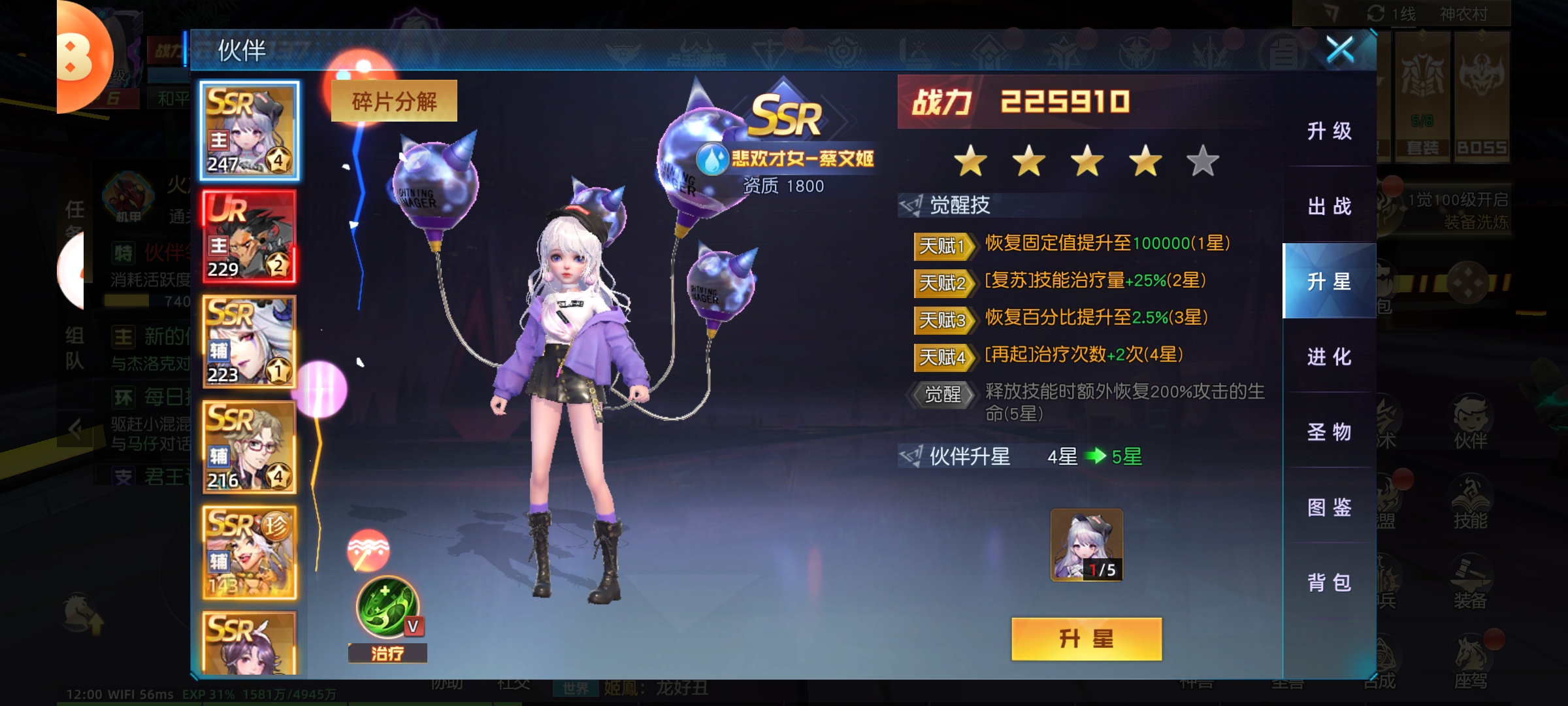Choose the UR companion with power 229
Viewport: 1568px width, 706px height.
pyautogui.click(x=250, y=236)
